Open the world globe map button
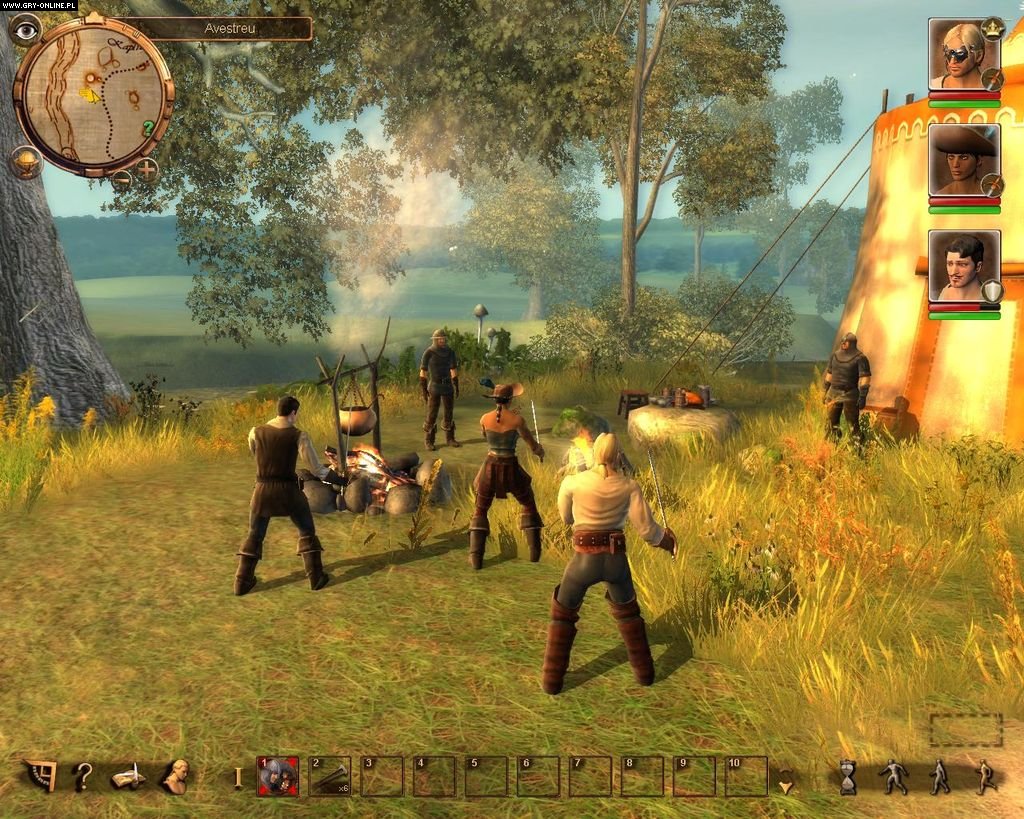 [x=26, y=161]
